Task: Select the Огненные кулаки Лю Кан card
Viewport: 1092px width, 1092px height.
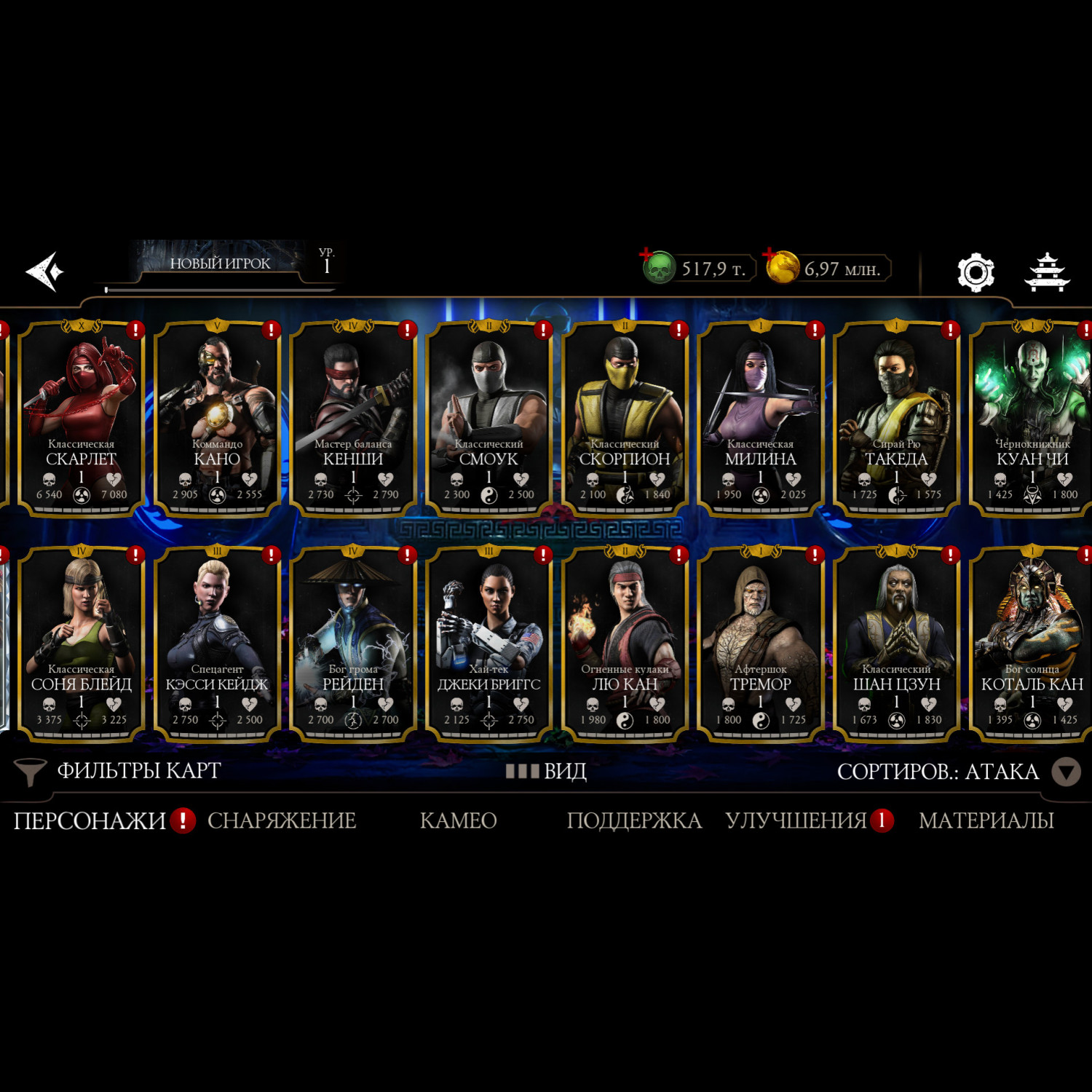Action: click(x=625, y=644)
